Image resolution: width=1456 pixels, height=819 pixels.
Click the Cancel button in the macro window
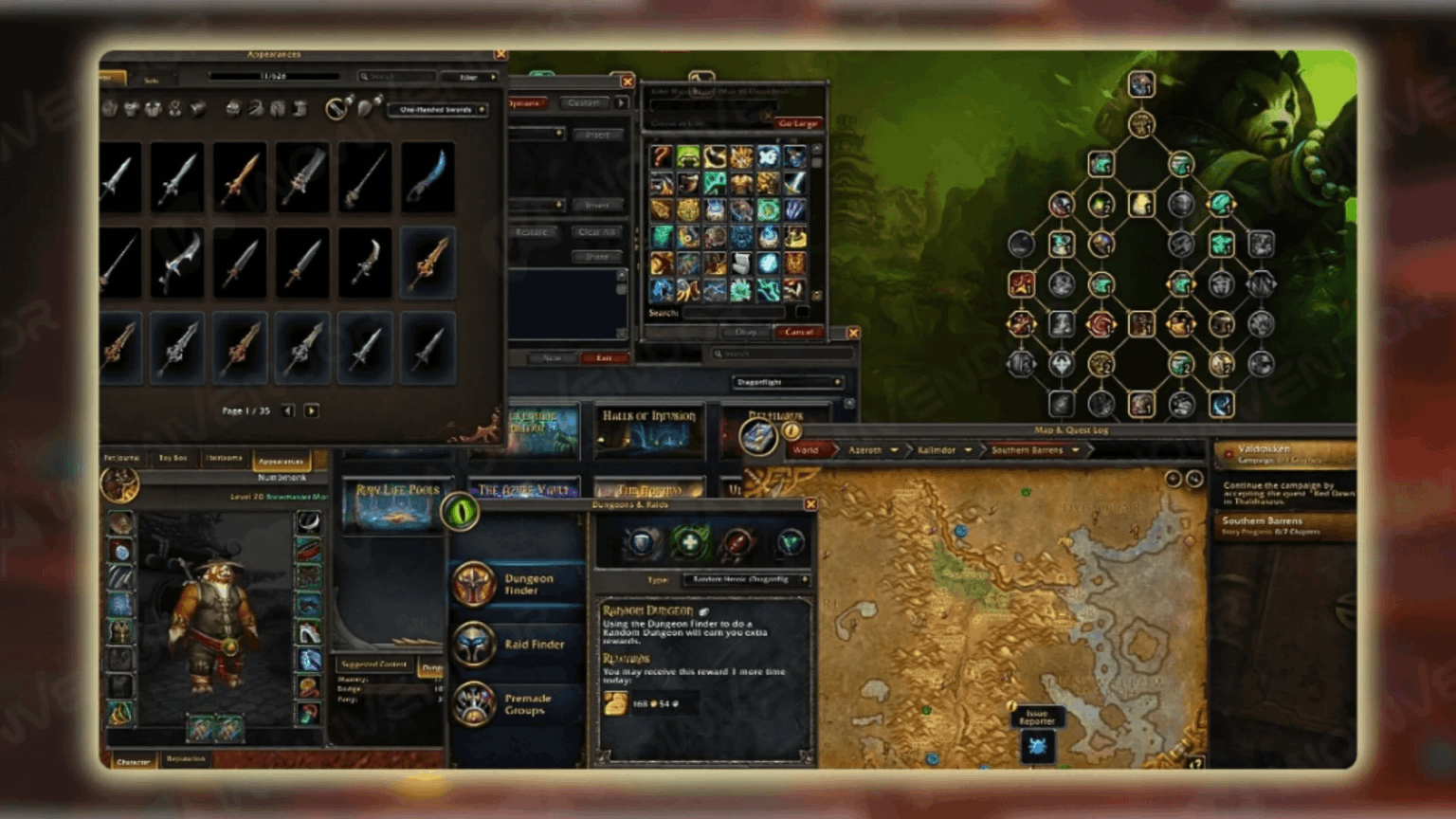(x=798, y=333)
